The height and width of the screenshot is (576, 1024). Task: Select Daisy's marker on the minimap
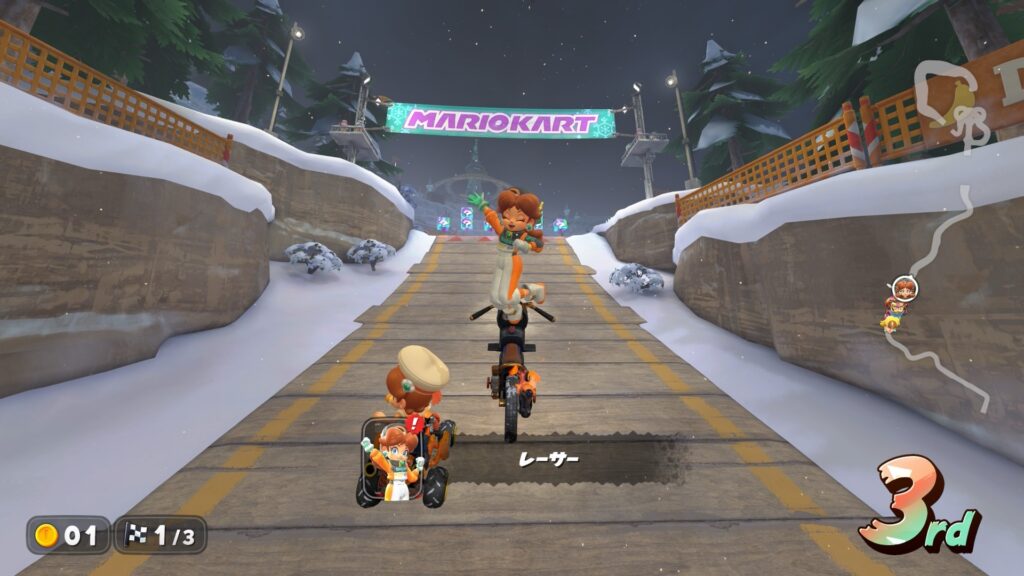[x=904, y=289]
